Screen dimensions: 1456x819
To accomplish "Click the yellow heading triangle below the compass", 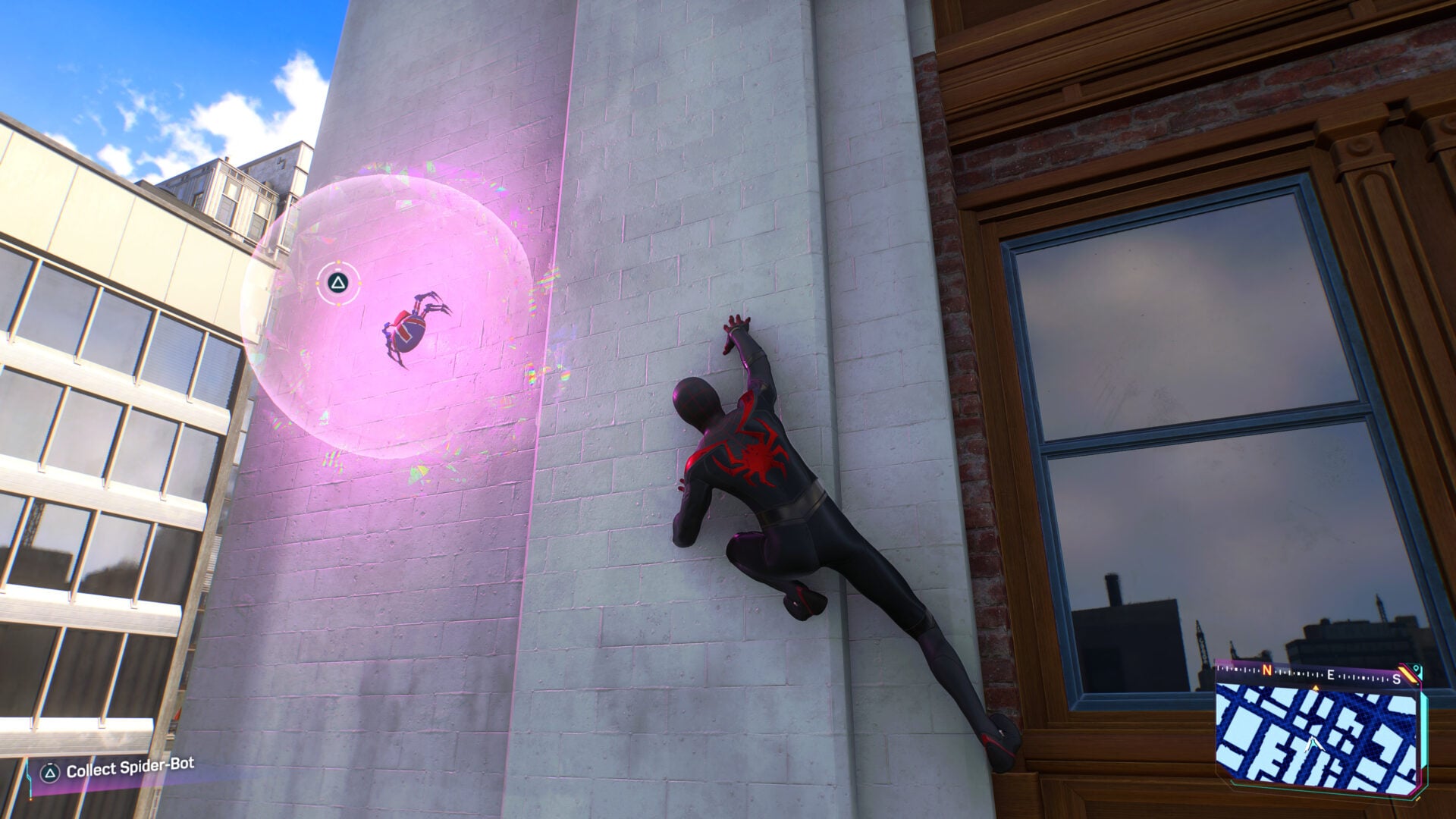I will (x=1316, y=688).
